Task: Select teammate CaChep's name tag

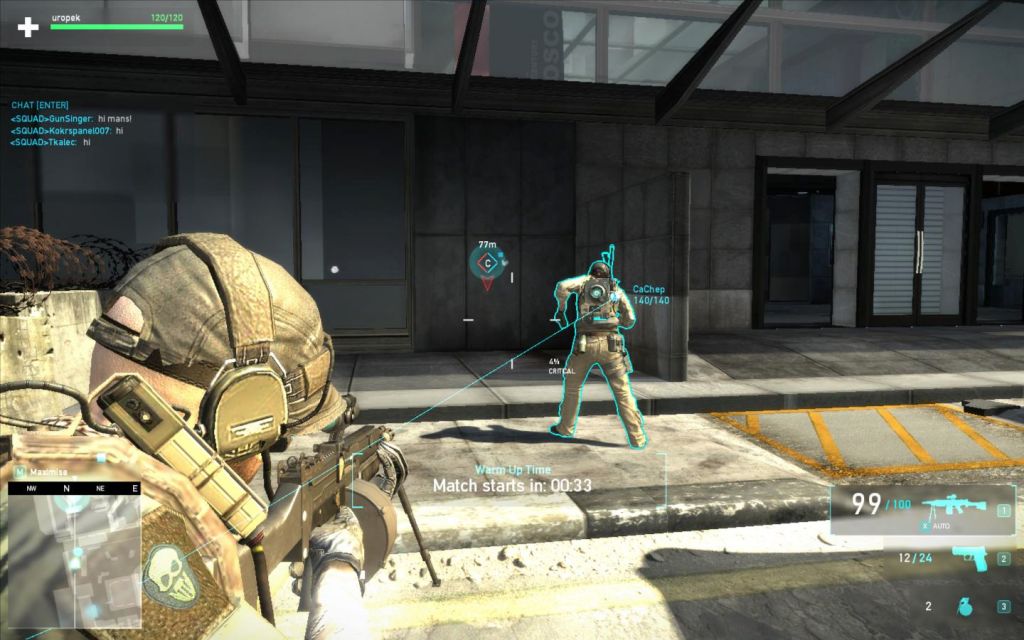Action: click(x=648, y=289)
